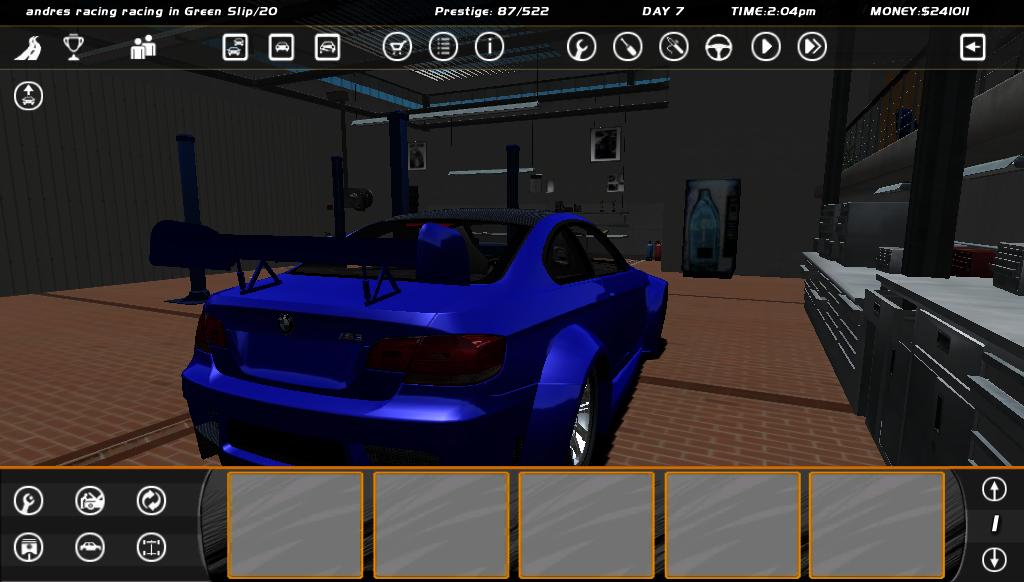Screen dimensions: 1024x582
Task: Activate the single play arrow button
Action: (x=766, y=47)
